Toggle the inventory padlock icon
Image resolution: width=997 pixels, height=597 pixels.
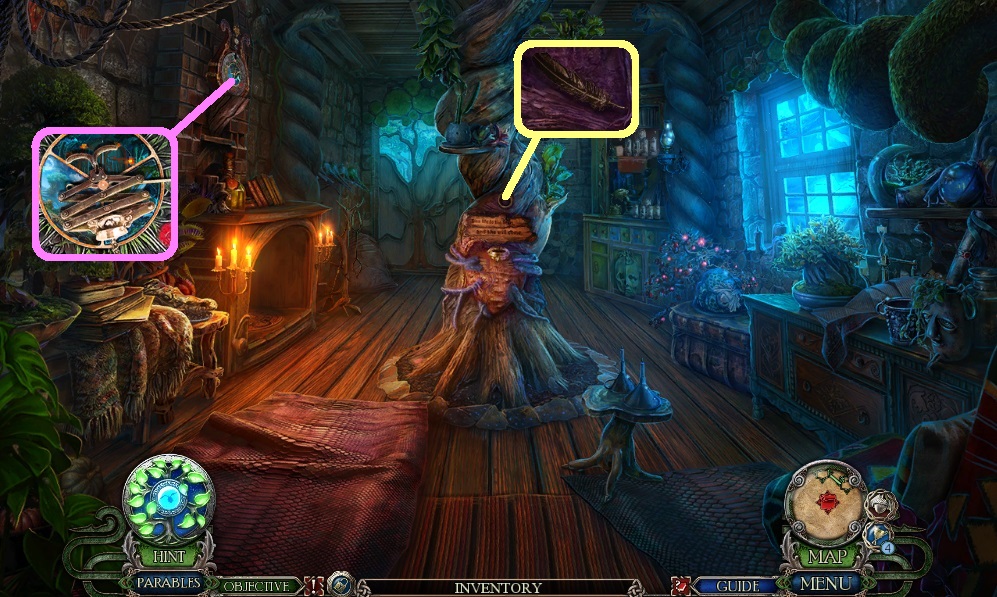[x=341, y=585]
